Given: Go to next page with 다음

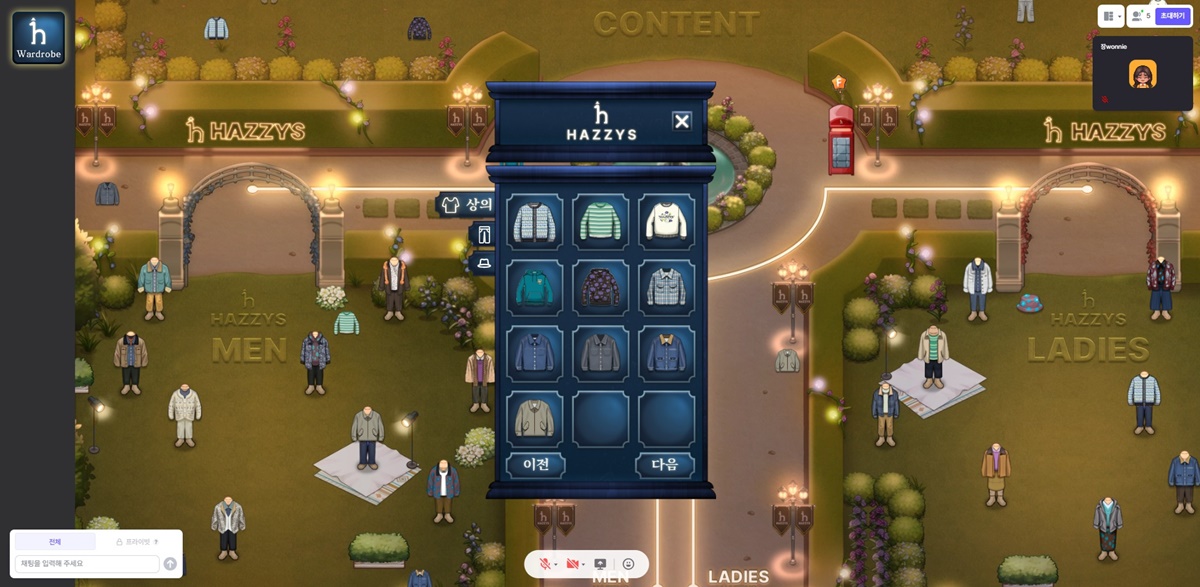Looking at the screenshot, I should point(665,465).
